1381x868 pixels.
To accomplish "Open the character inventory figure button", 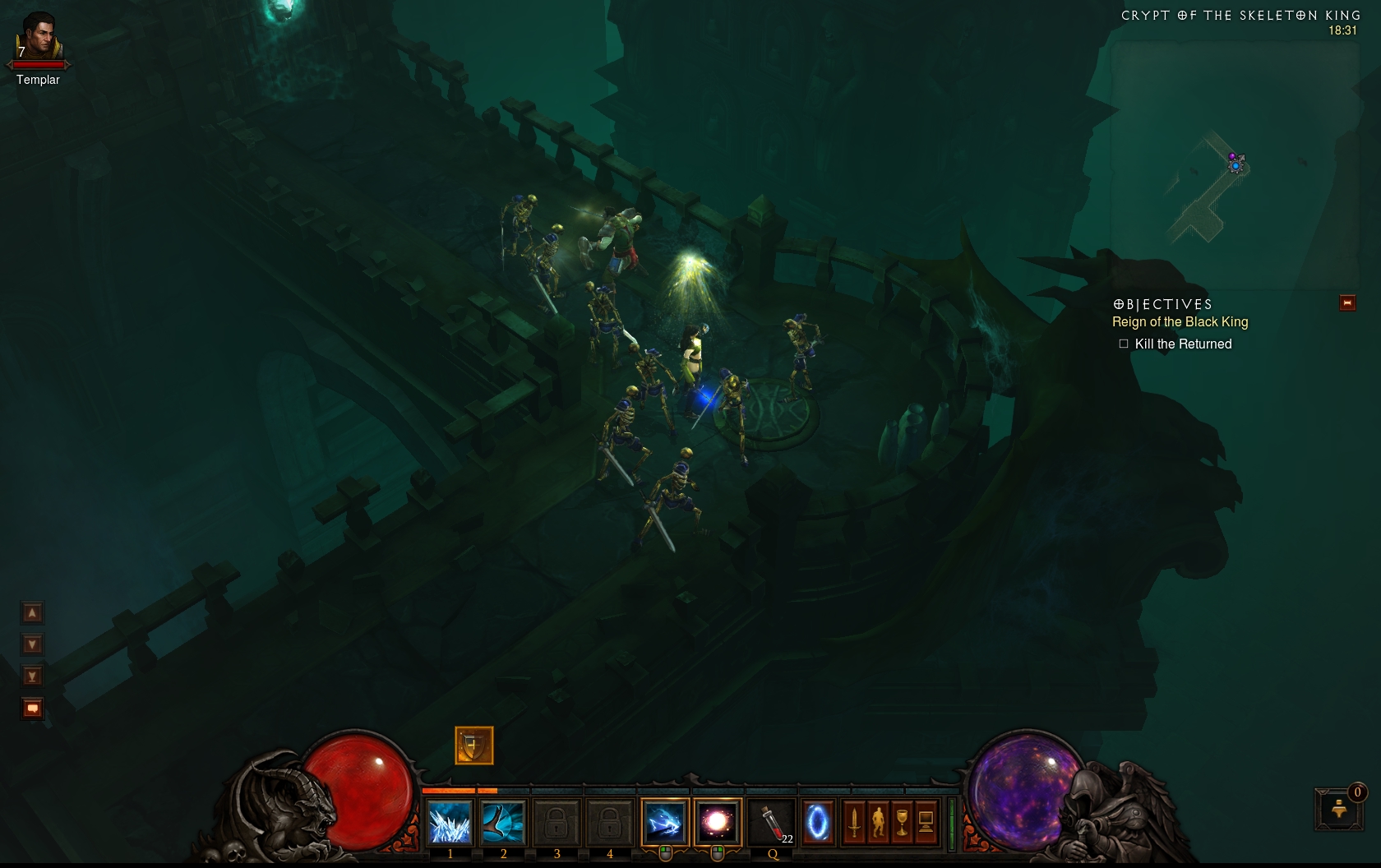I will [878, 822].
